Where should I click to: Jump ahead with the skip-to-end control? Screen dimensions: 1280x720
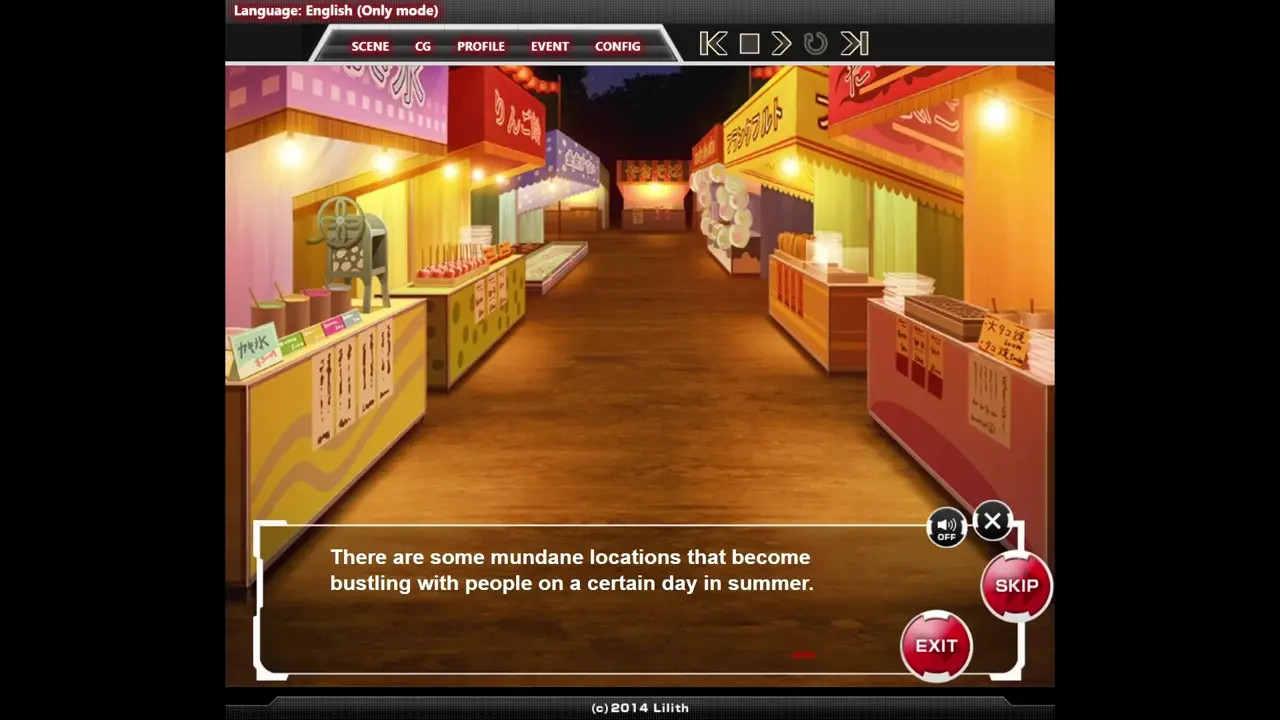pyautogui.click(x=854, y=44)
